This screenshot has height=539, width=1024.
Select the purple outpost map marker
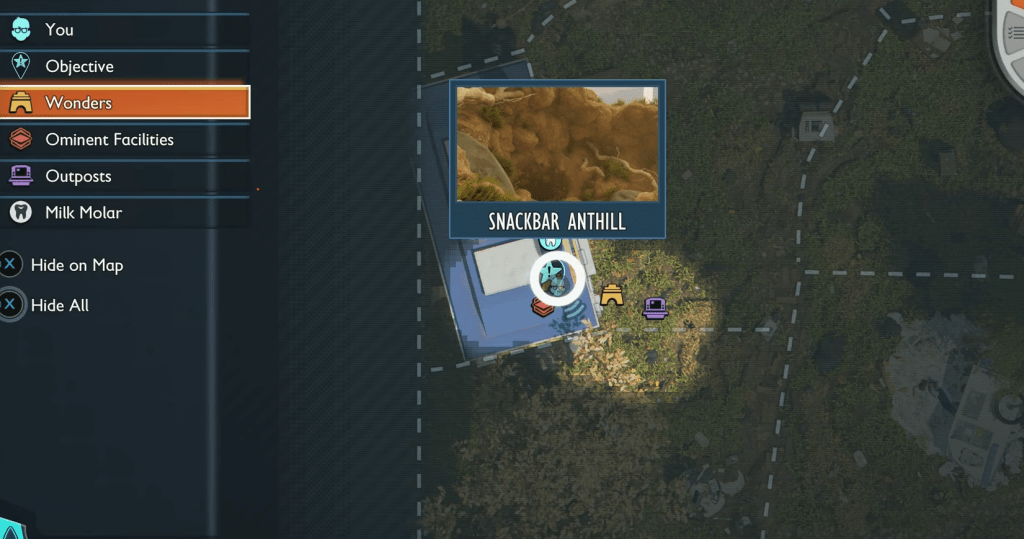point(655,308)
